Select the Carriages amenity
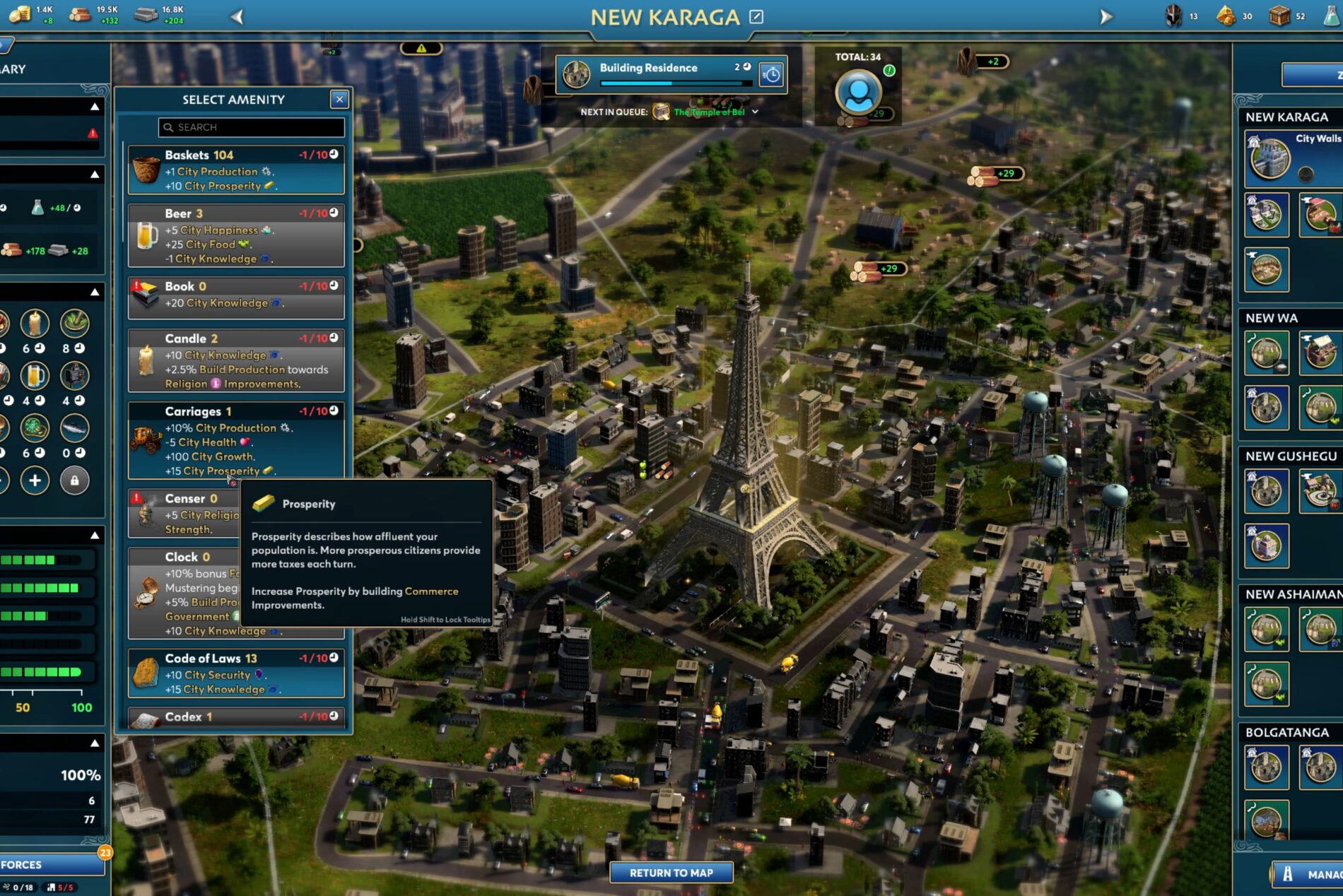 (236, 440)
